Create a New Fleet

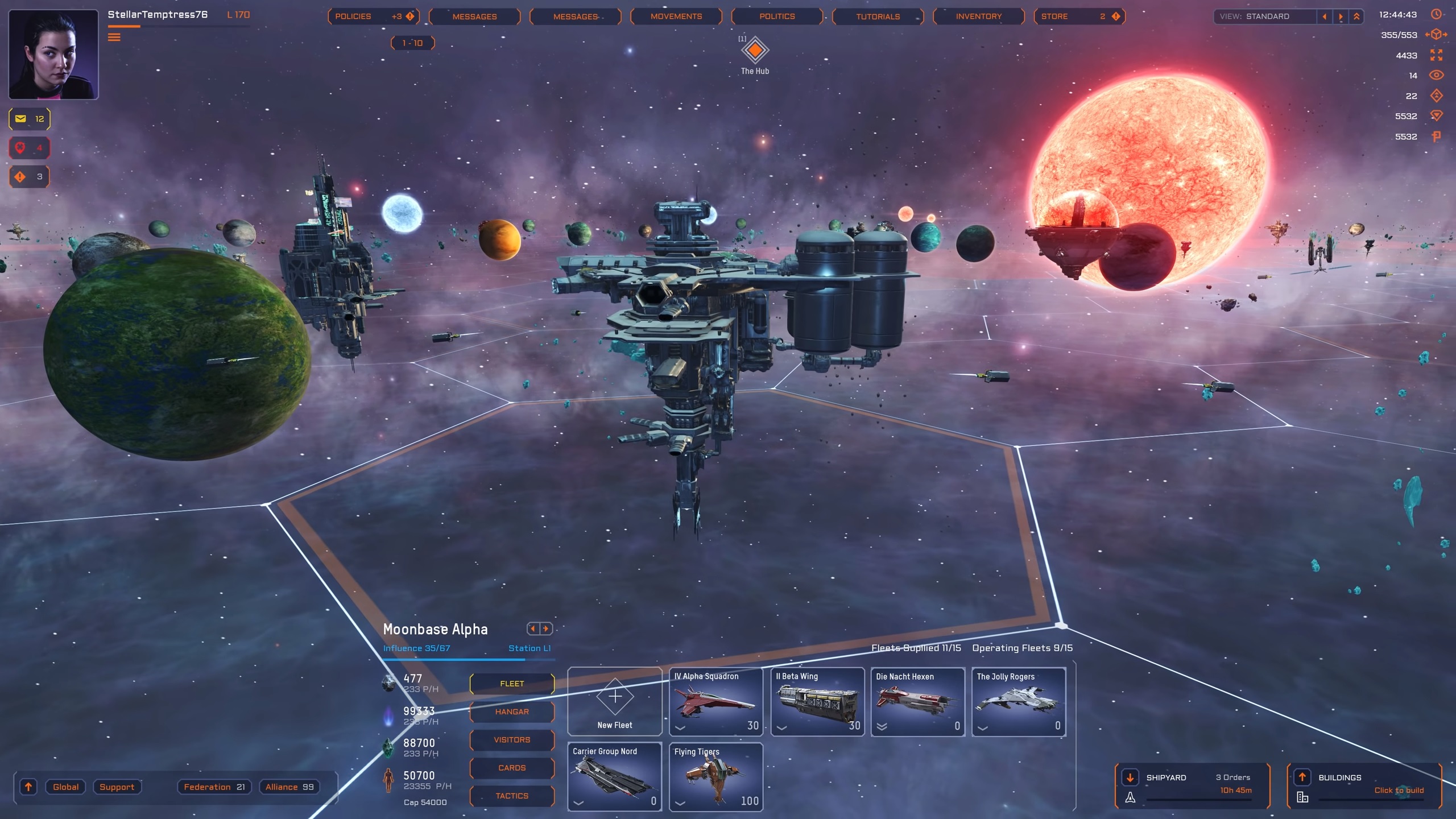click(x=615, y=702)
